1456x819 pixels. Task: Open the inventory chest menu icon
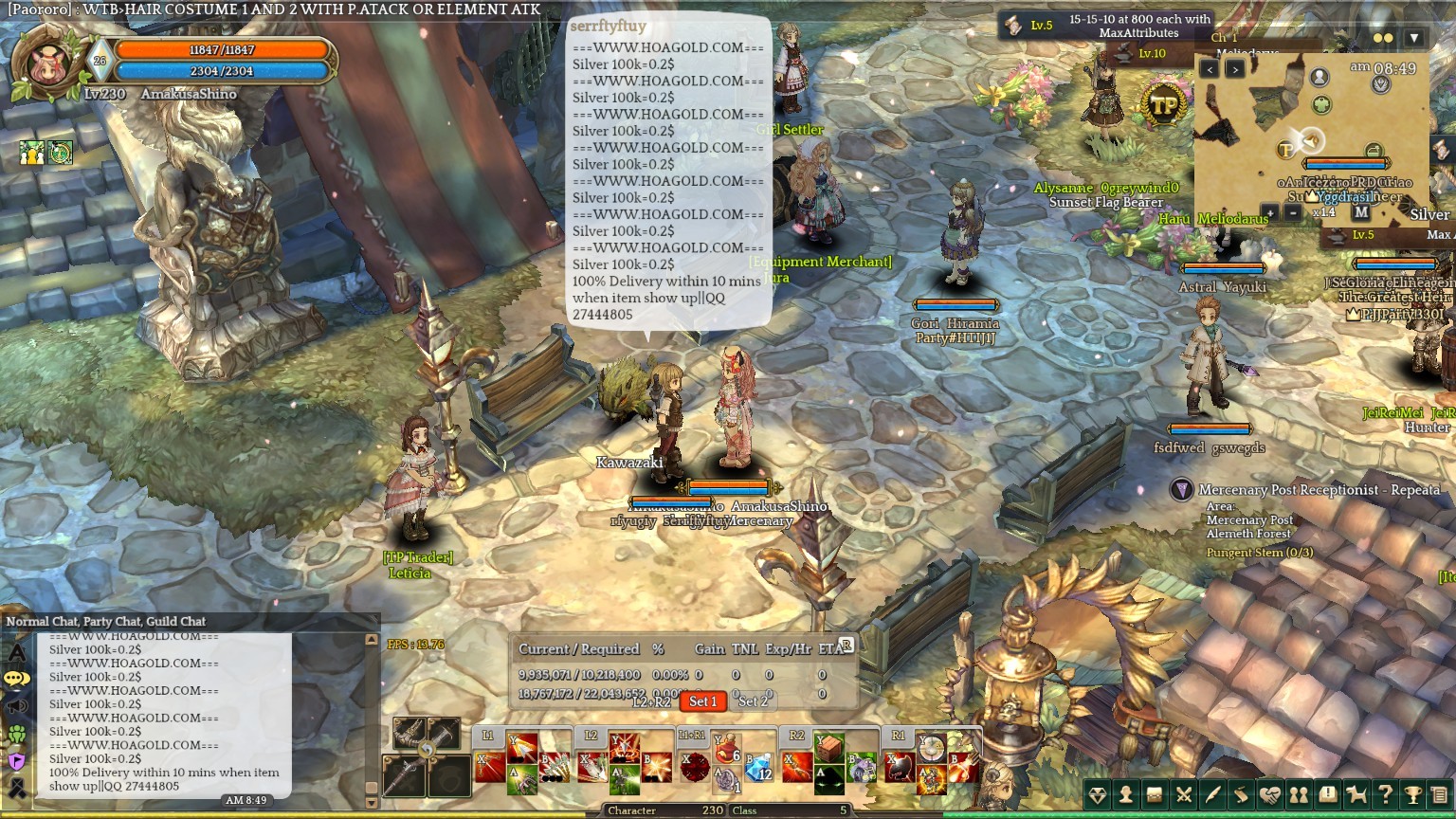(1155, 795)
